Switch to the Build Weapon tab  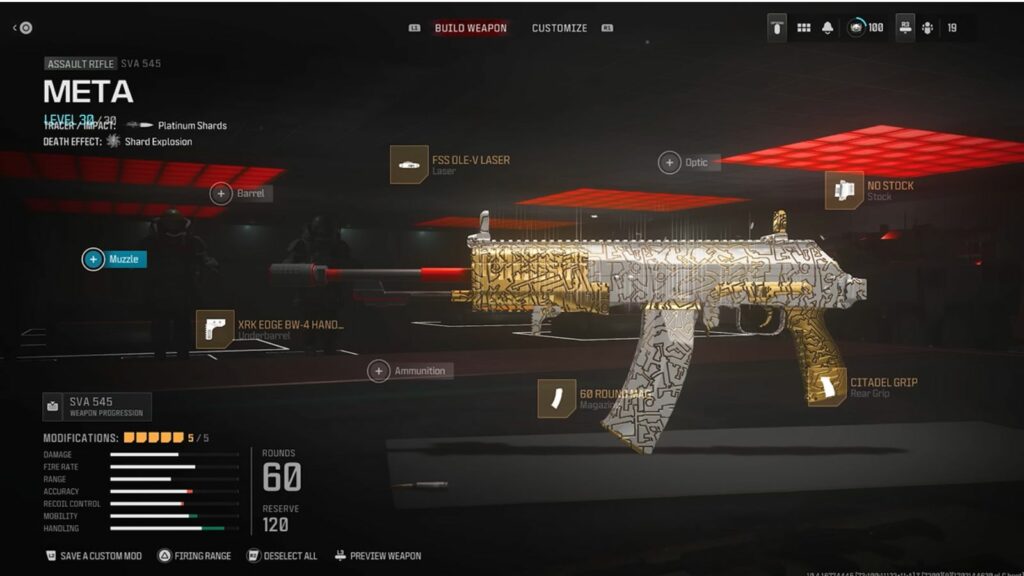pyautogui.click(x=470, y=28)
